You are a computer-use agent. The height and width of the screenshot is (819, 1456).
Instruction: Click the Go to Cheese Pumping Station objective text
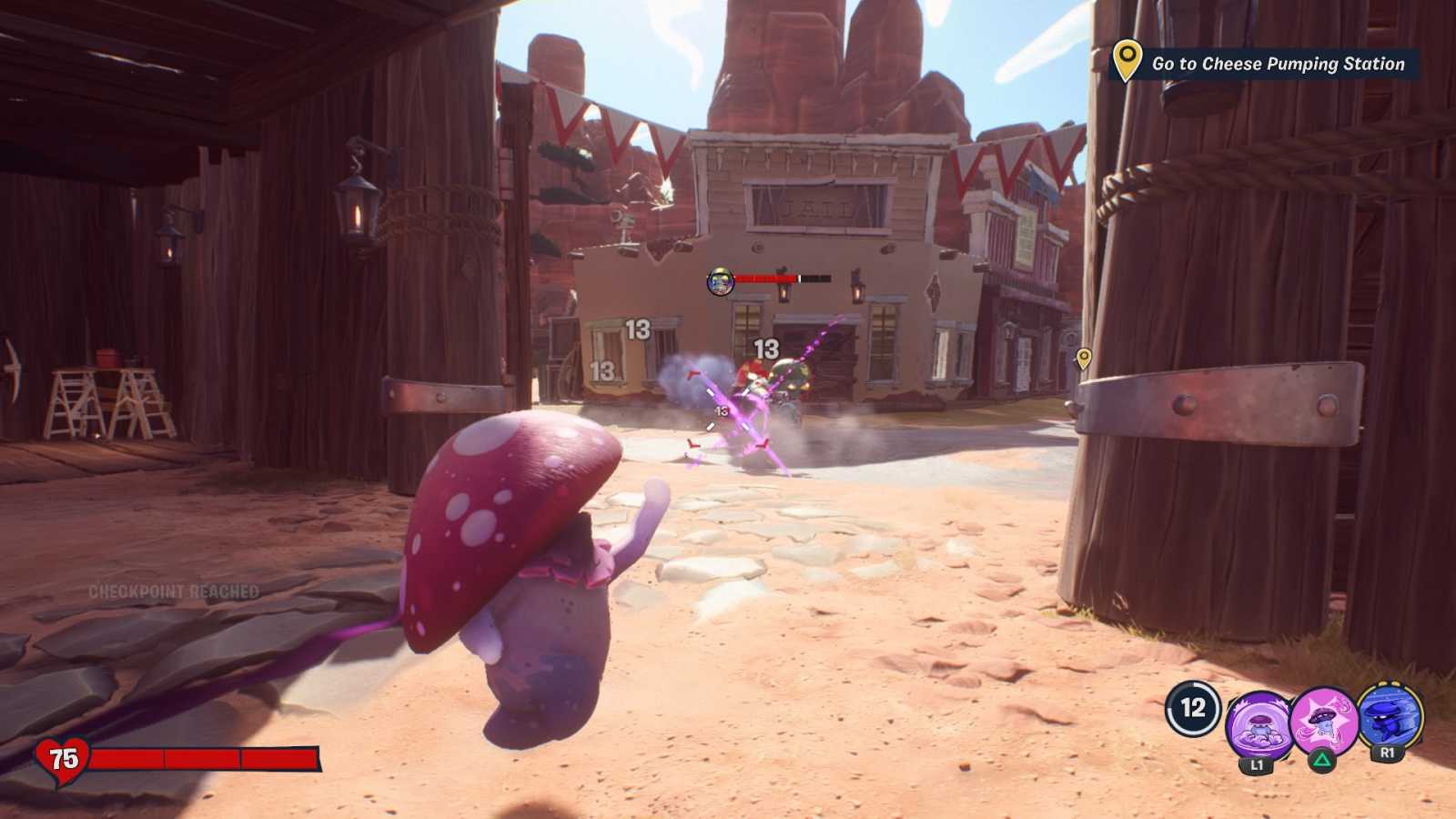point(1278,64)
